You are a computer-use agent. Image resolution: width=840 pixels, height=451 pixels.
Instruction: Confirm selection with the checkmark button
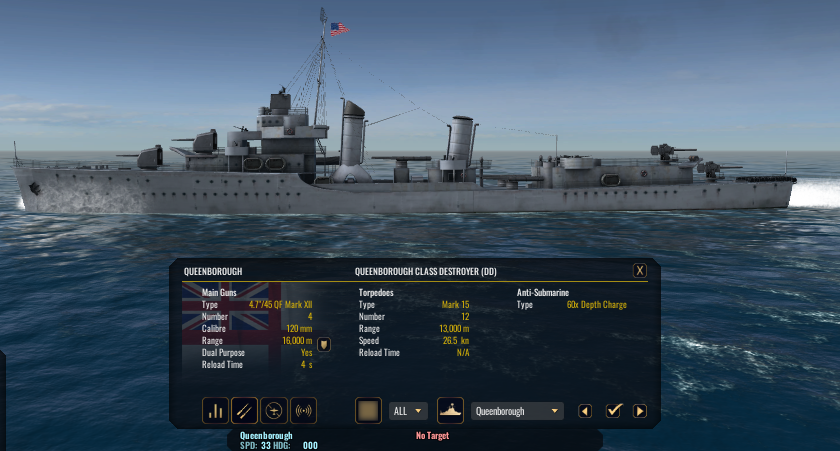[614, 411]
